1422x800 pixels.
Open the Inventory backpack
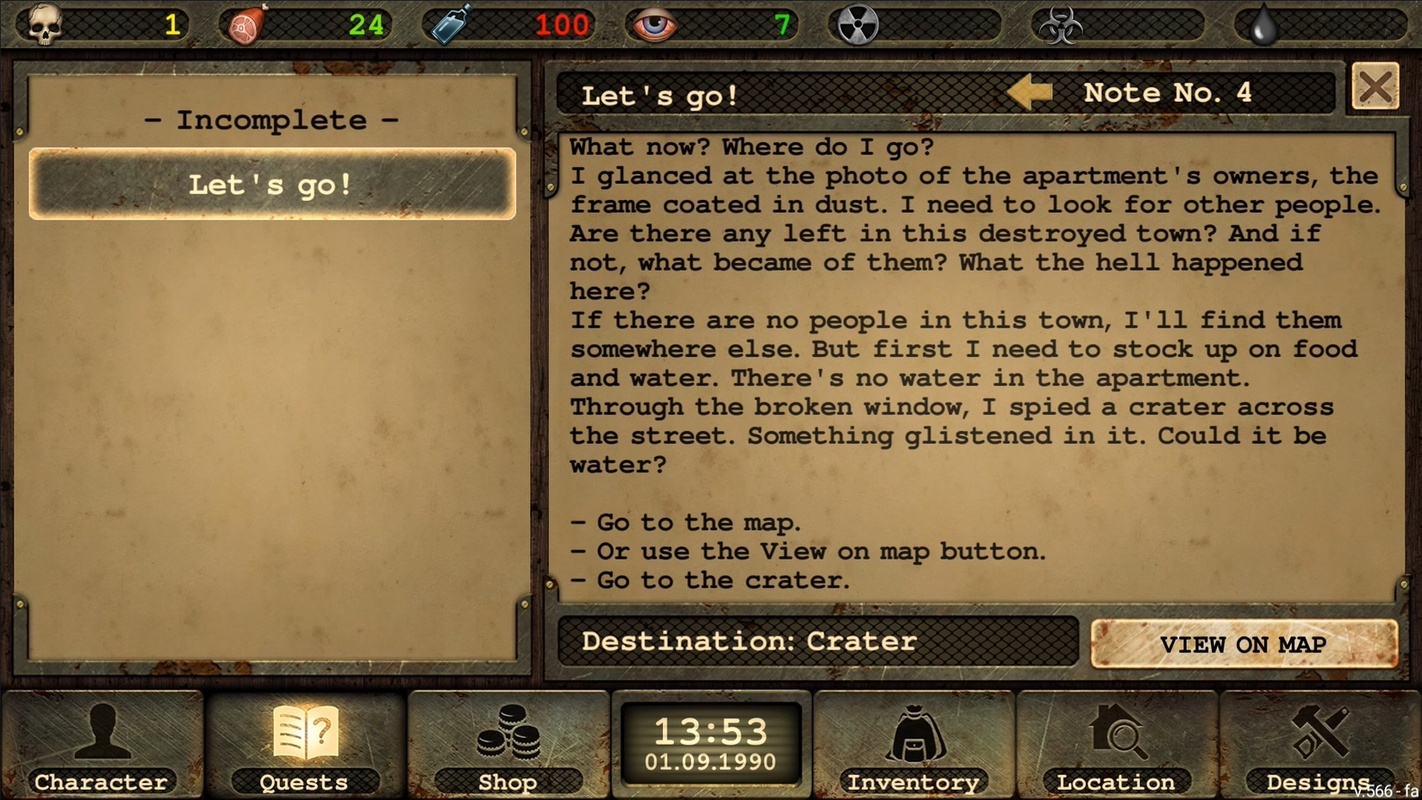913,745
